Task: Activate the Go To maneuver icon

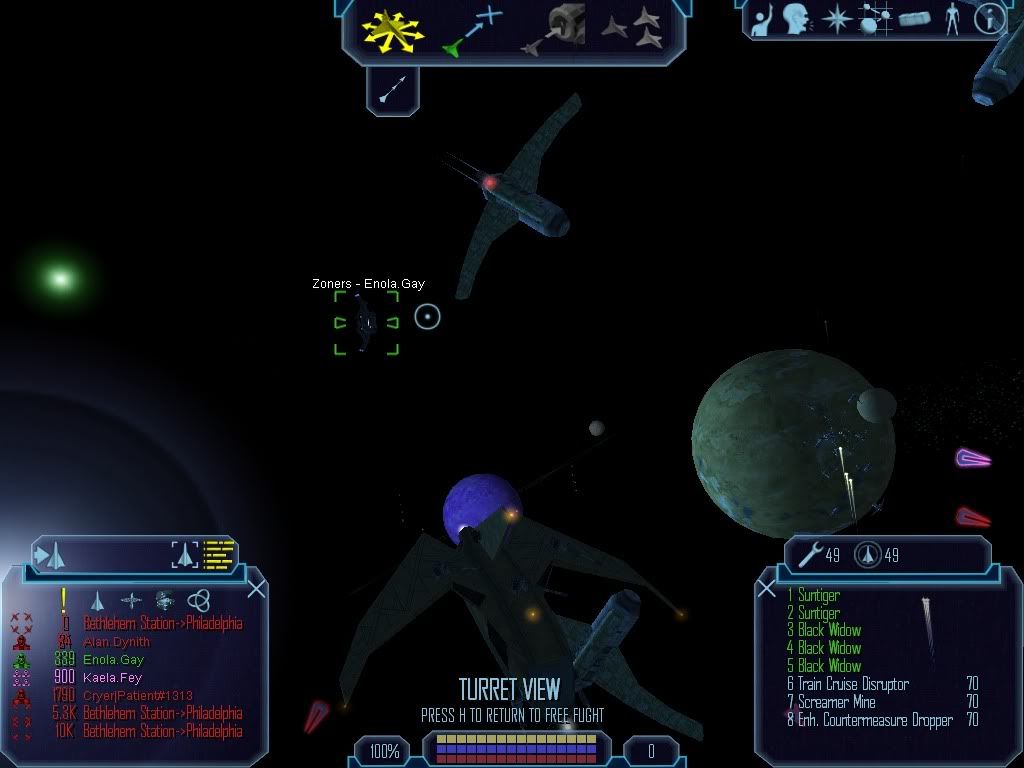Action: point(471,30)
